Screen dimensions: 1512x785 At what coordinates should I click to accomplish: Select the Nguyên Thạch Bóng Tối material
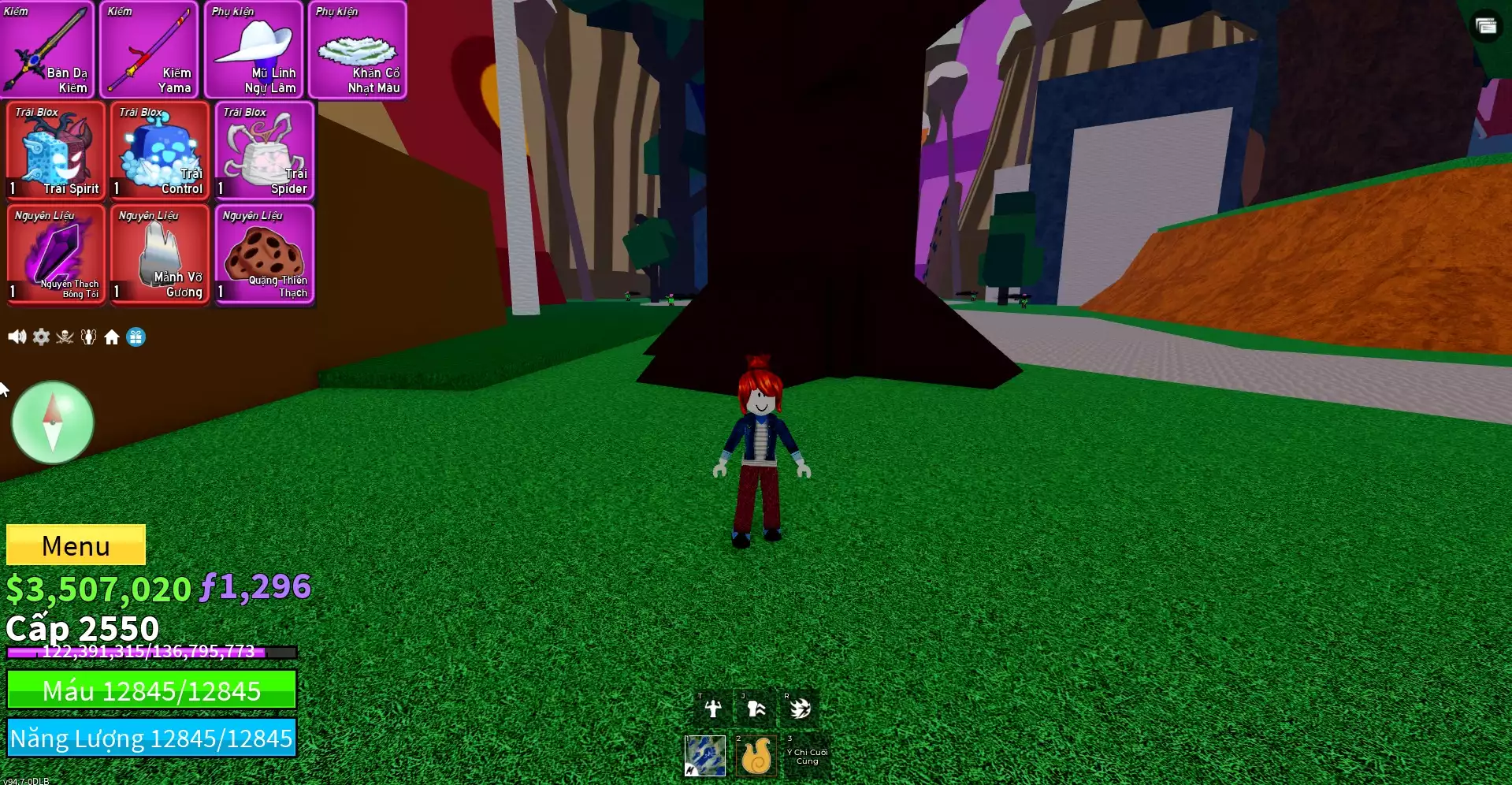[x=56, y=255]
